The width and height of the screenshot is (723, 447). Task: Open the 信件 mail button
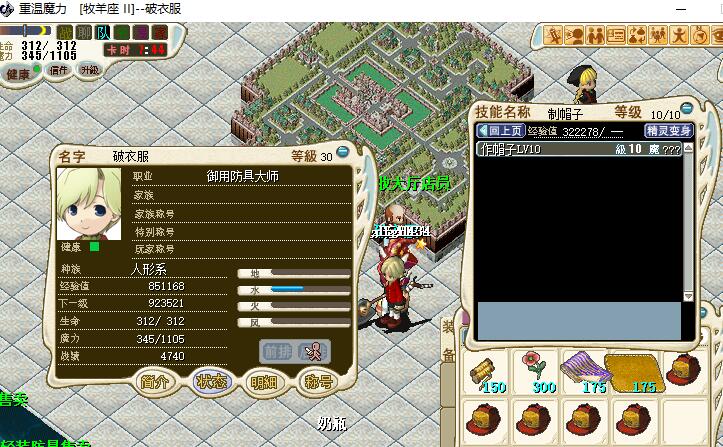coord(59,70)
